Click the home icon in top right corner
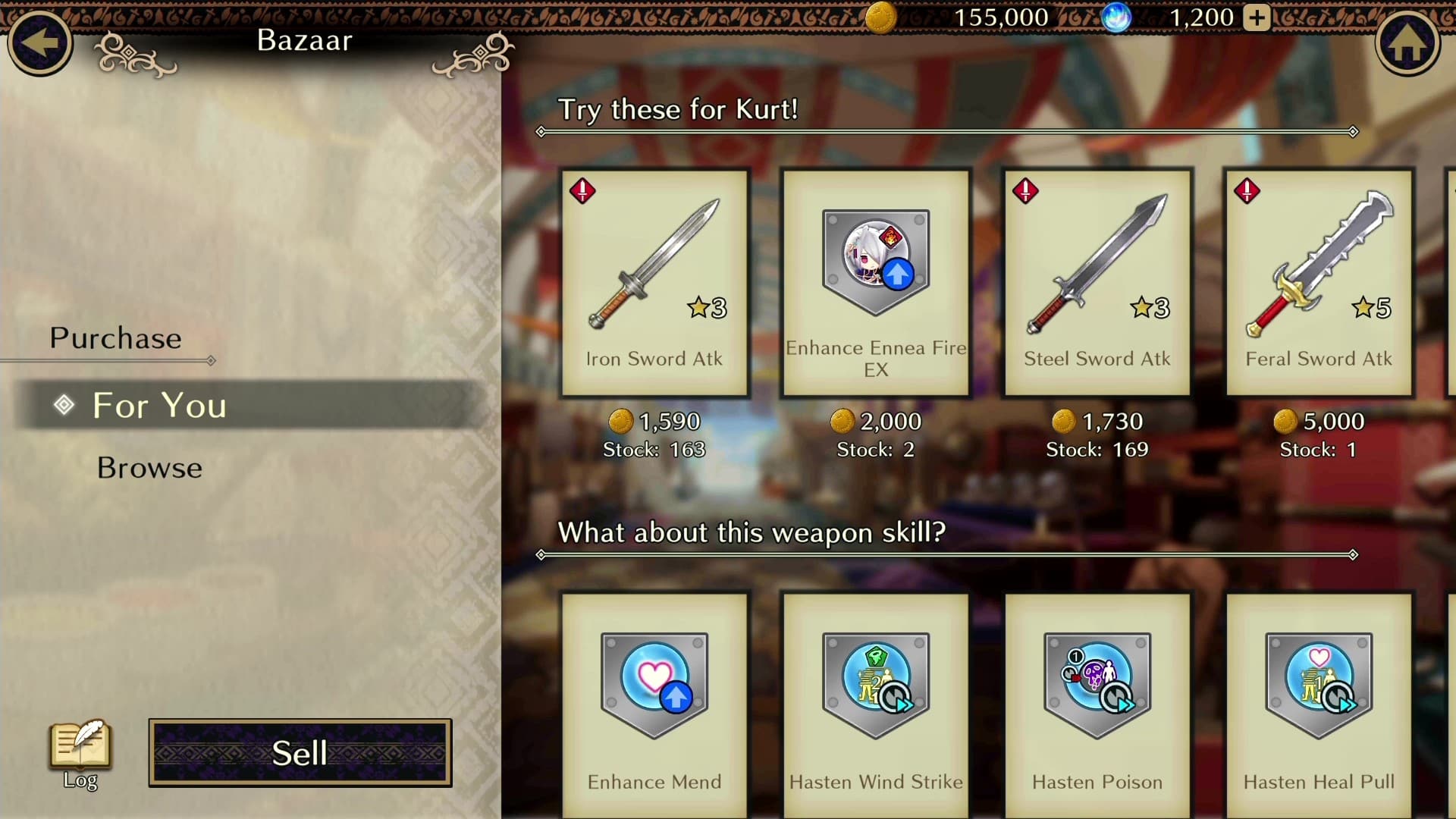Image resolution: width=1456 pixels, height=819 pixels. pyautogui.click(x=1408, y=43)
